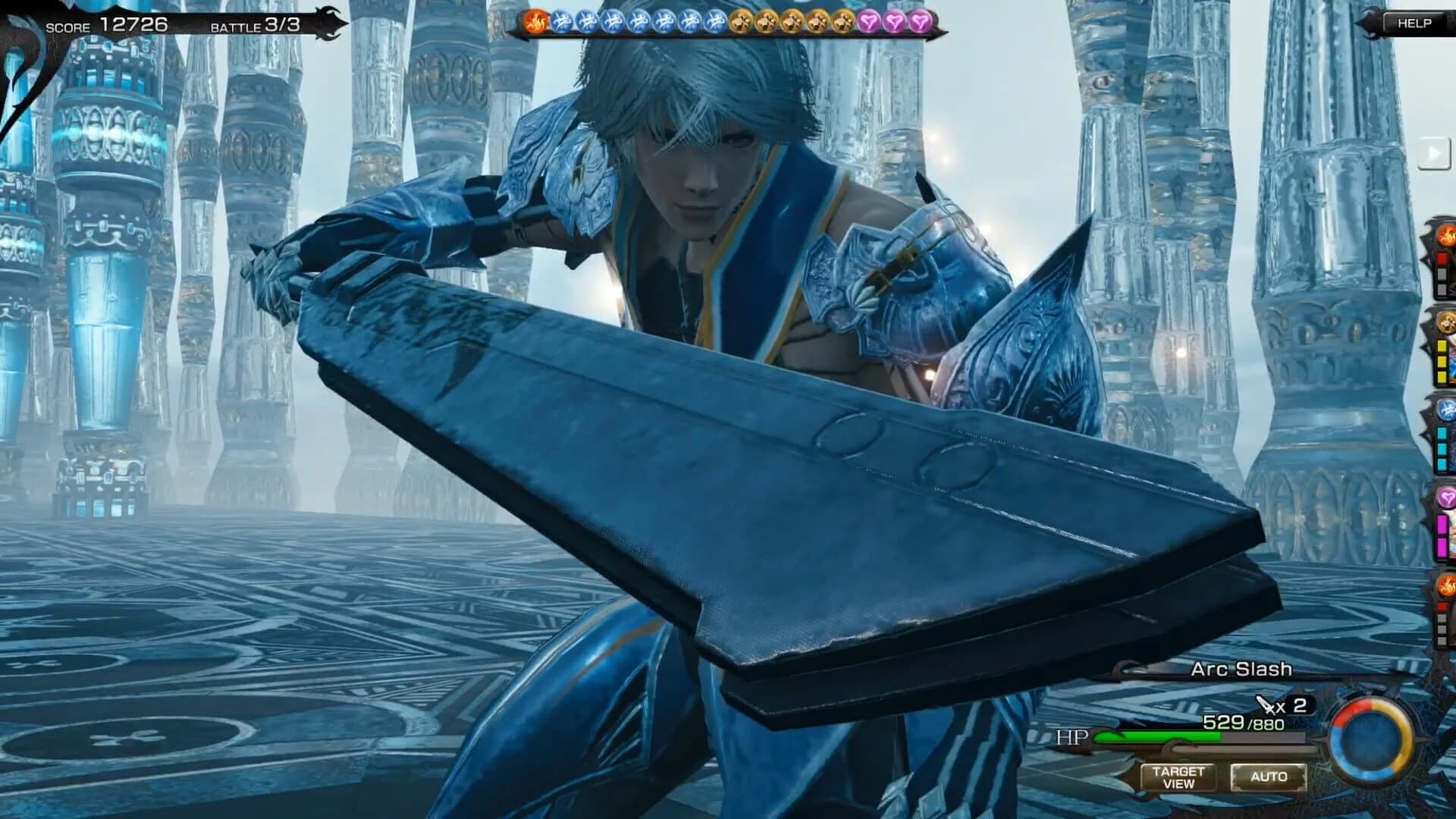Viewport: 1456px width, 819px height.
Task: Select a pink life orb in the orb bar
Action: [x=867, y=21]
